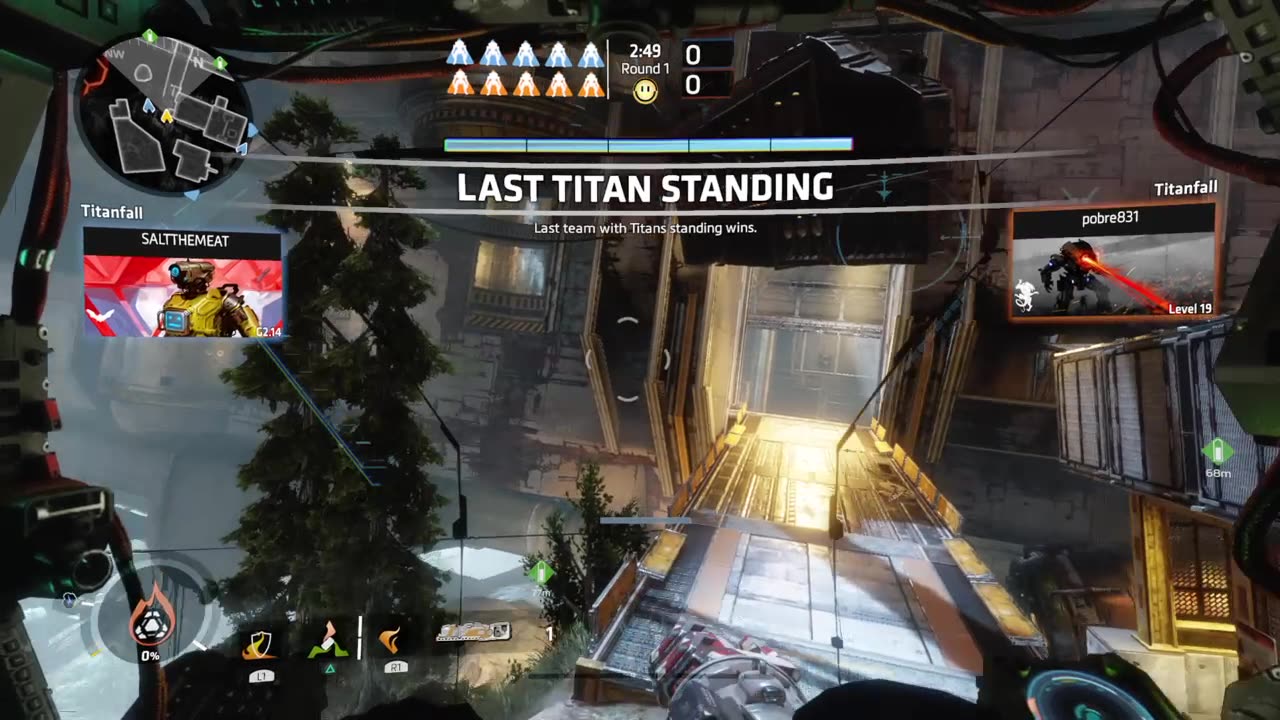Click the R1 orange flame ability icon
The width and height of the screenshot is (1280, 720).
[392, 642]
